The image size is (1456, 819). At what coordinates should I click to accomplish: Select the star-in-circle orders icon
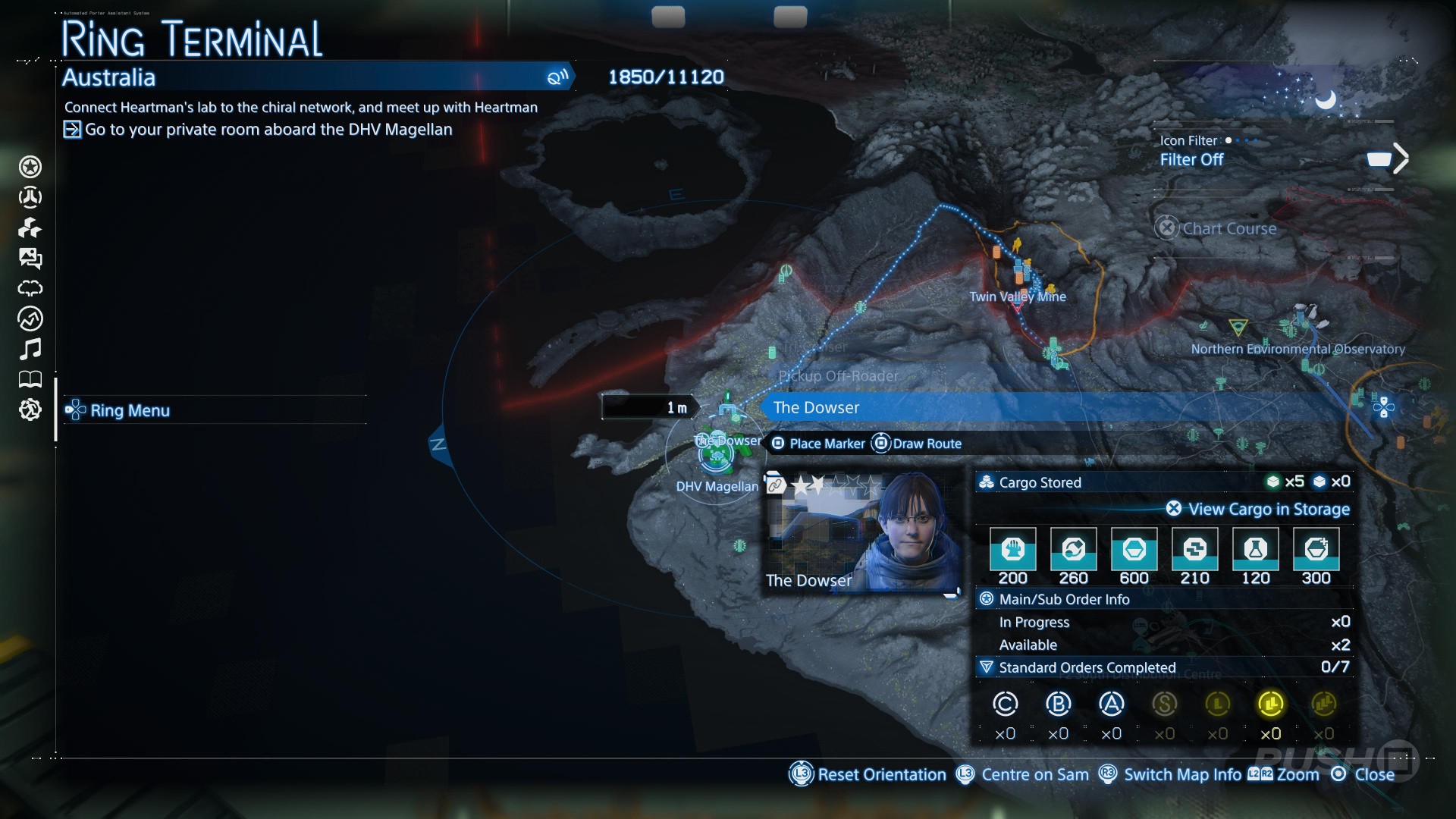coord(30,167)
